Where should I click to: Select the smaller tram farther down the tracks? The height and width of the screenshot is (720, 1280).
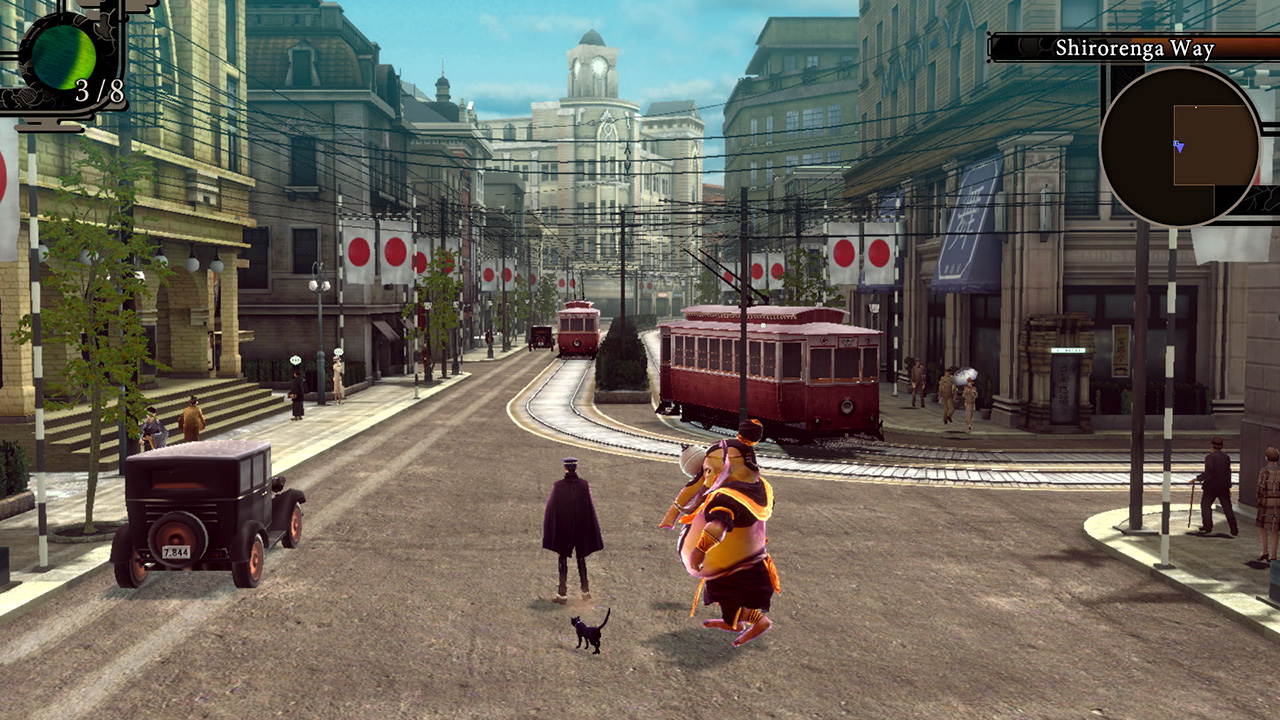pyautogui.click(x=577, y=330)
